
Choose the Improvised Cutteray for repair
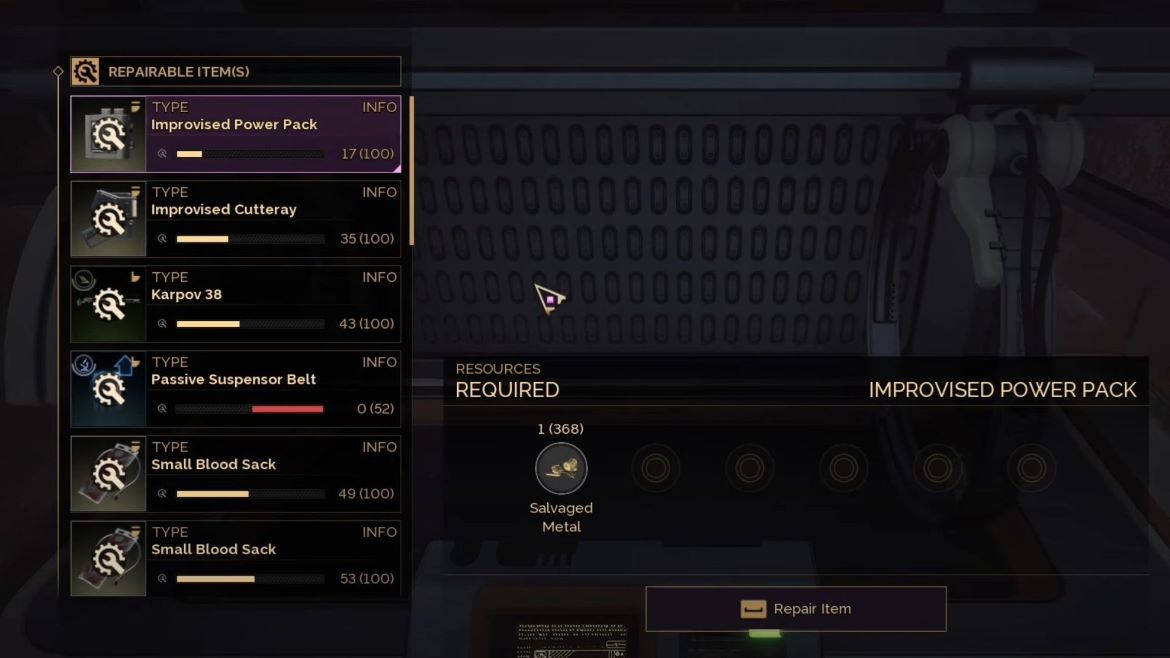tap(236, 219)
